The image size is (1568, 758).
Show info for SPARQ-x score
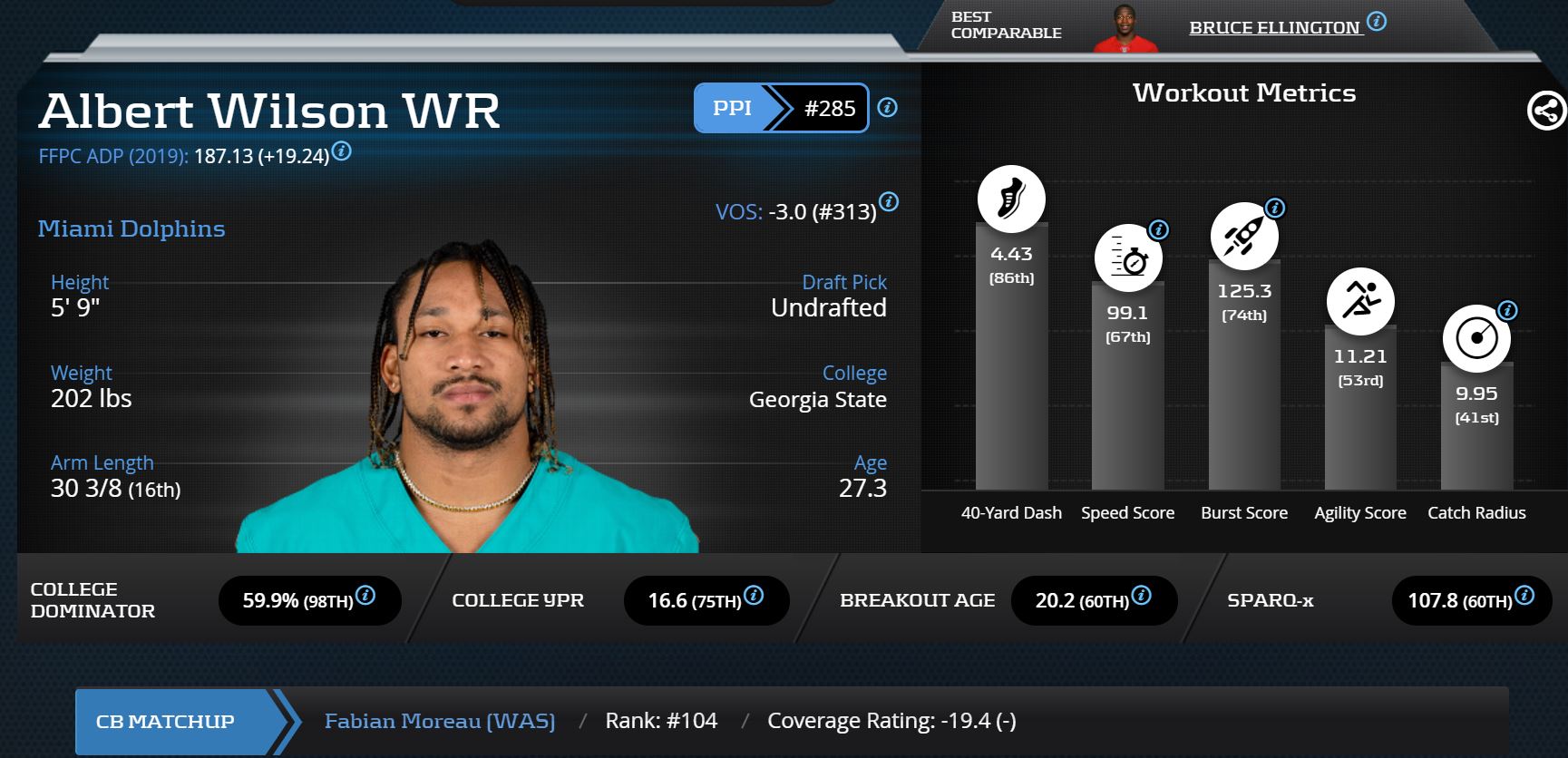(x=1525, y=596)
